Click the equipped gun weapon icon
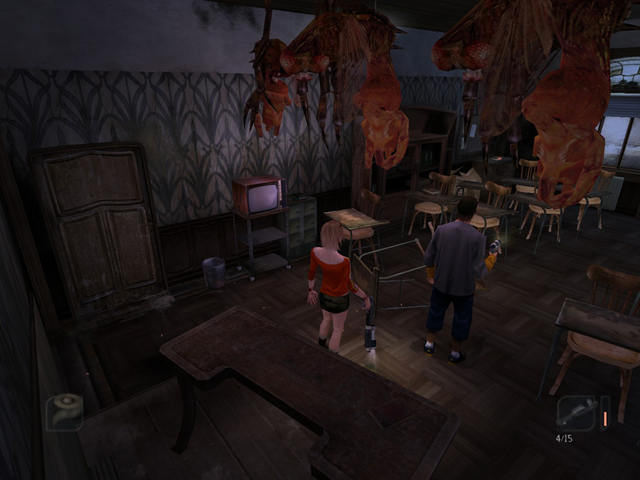Image resolution: width=640 pixels, height=480 pixels. (576, 412)
